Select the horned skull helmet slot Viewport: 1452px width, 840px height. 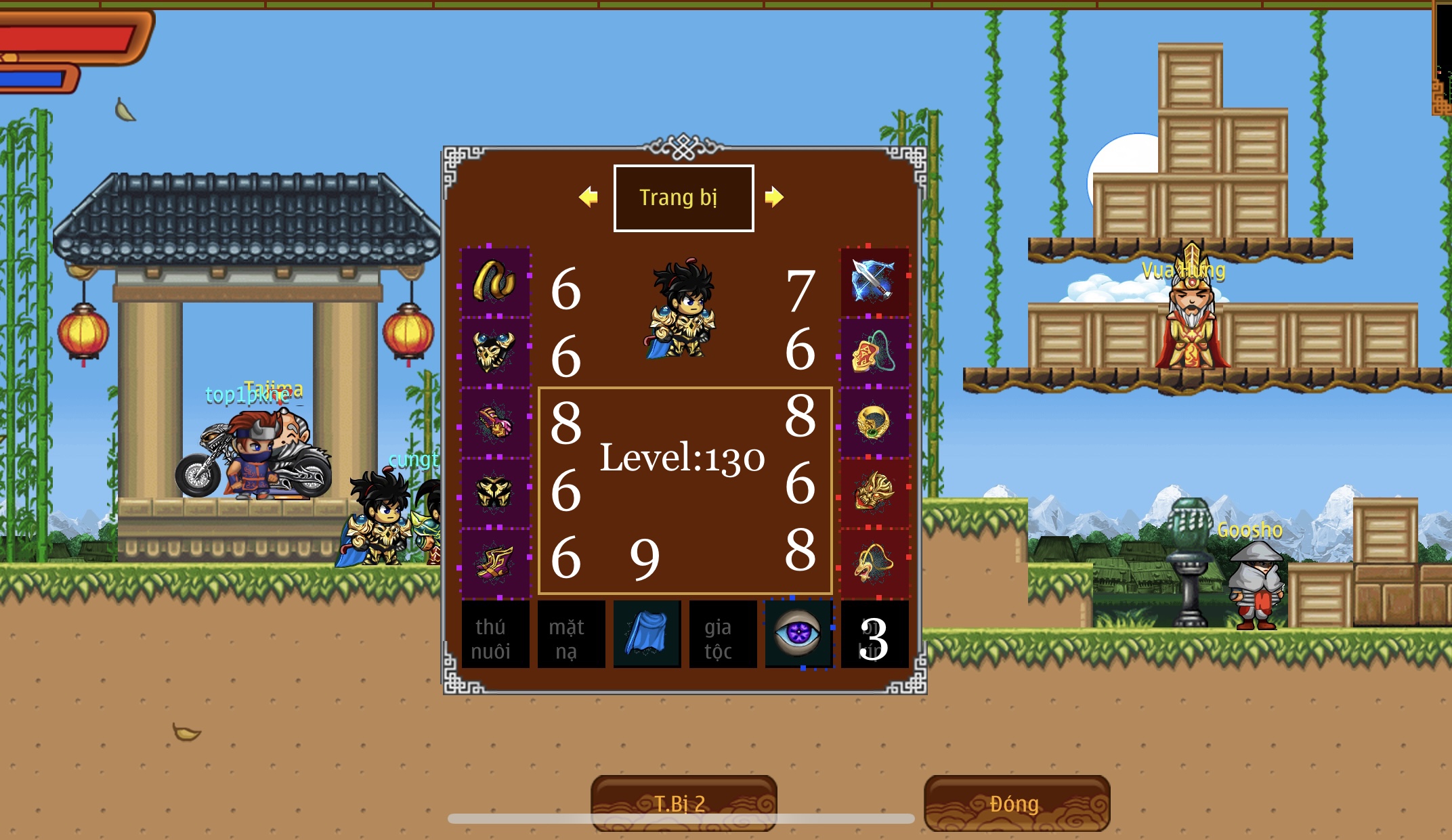(495, 352)
